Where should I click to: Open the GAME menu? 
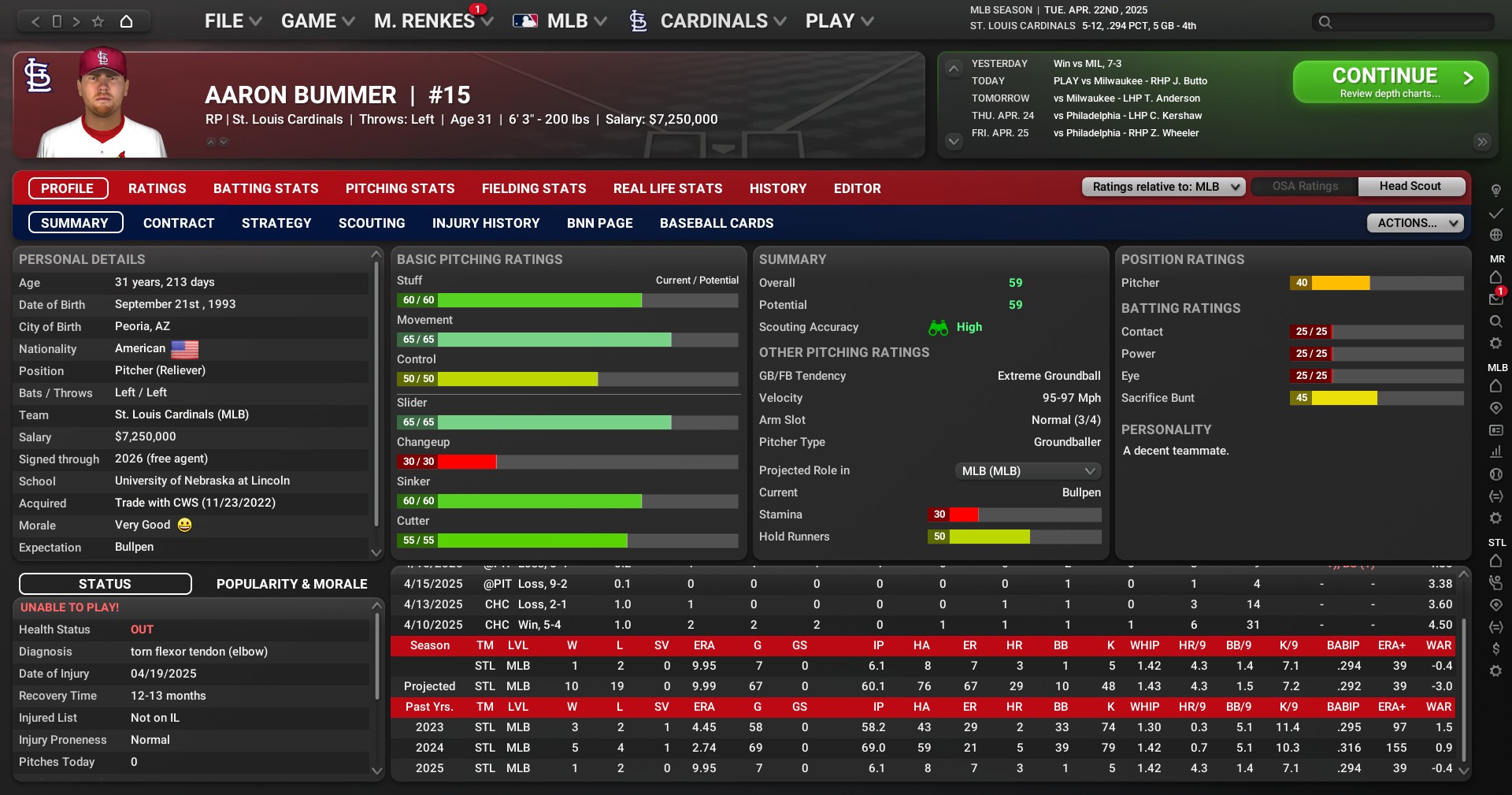(317, 21)
